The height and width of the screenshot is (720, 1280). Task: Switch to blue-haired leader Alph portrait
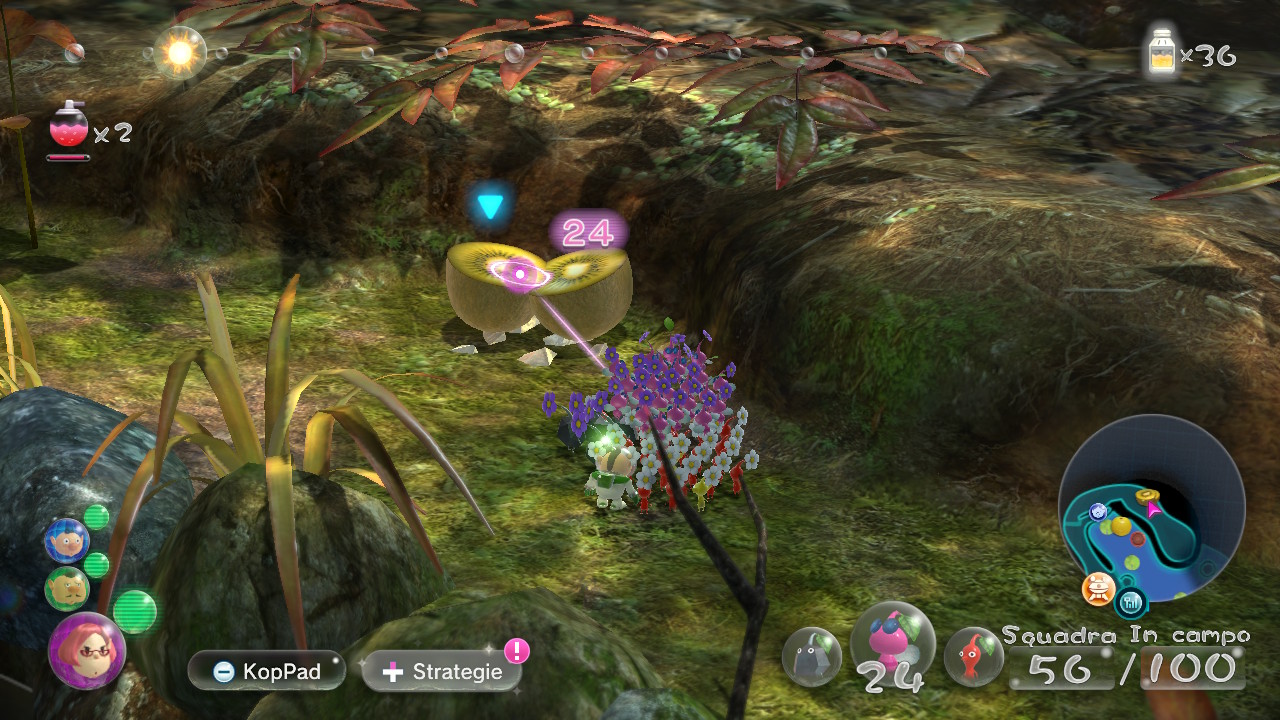66,540
